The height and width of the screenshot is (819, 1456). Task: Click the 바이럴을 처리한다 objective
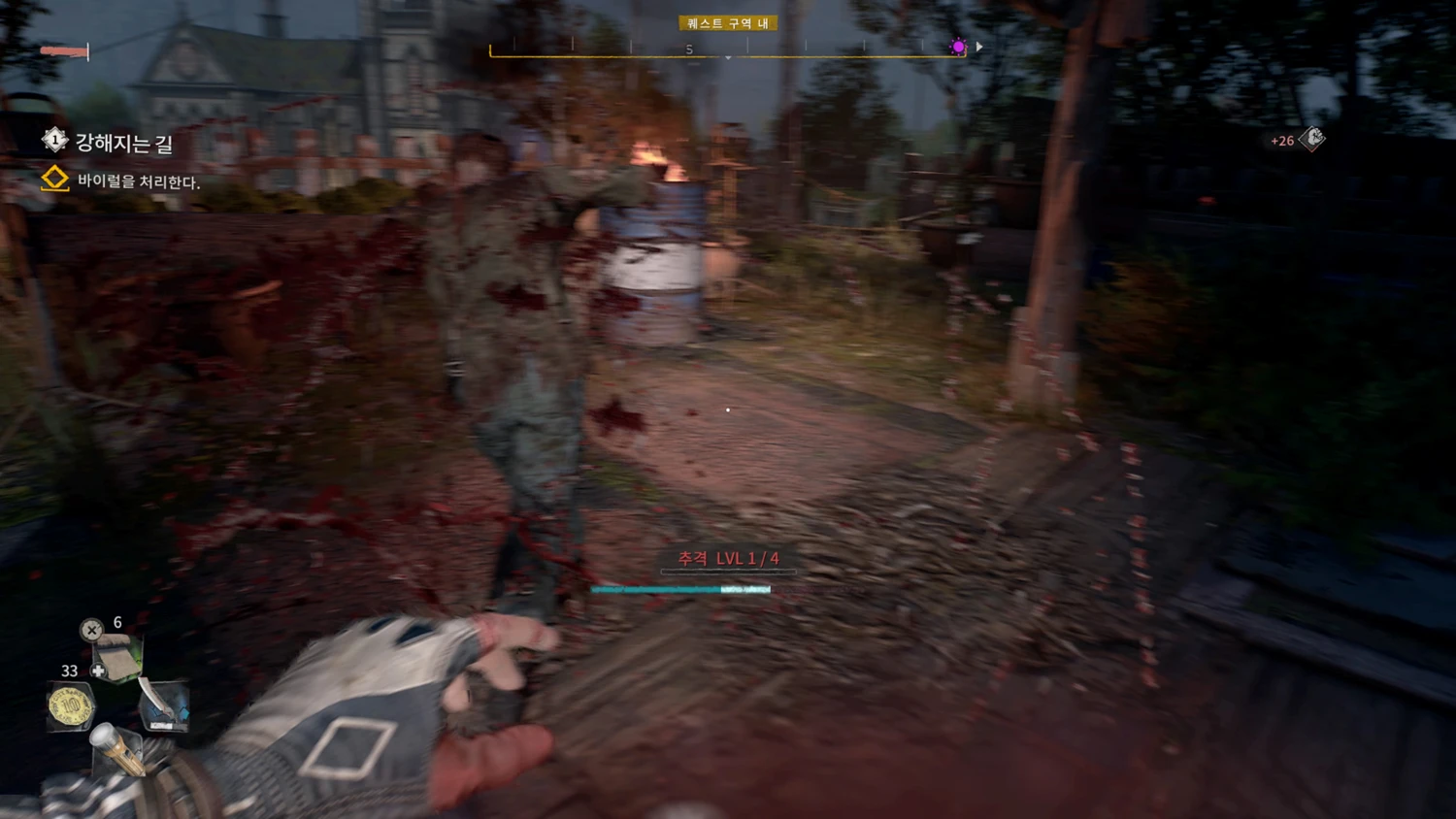(138, 181)
